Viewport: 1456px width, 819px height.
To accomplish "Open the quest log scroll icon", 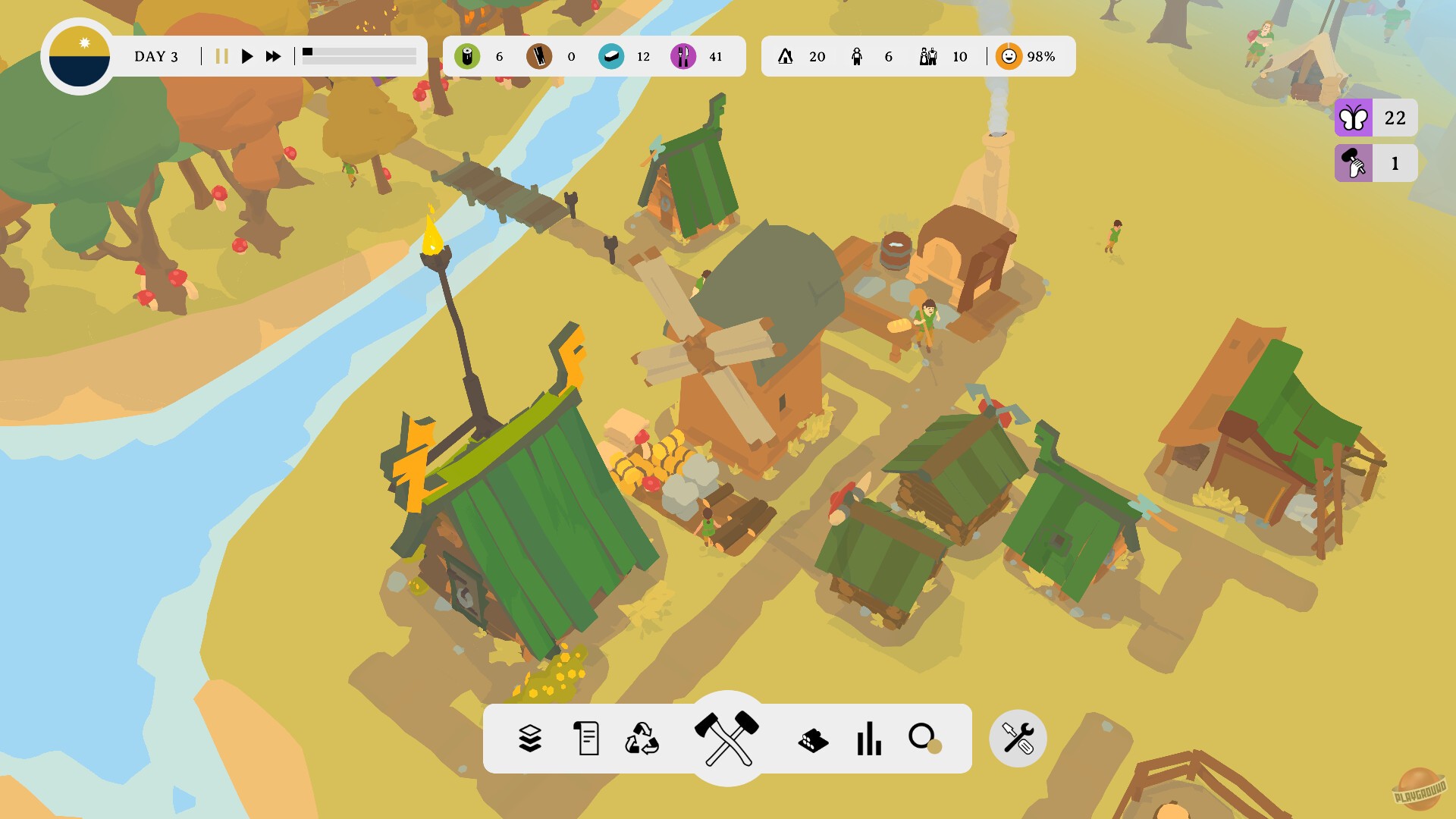I will pyautogui.click(x=585, y=738).
